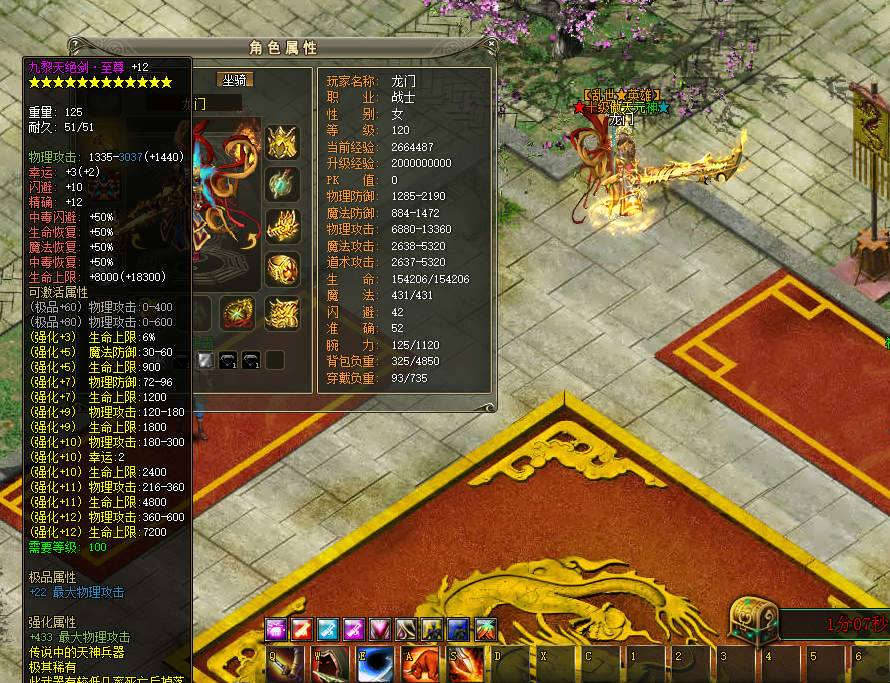Use the dagger skill in hotbar slot Q

tap(282, 664)
